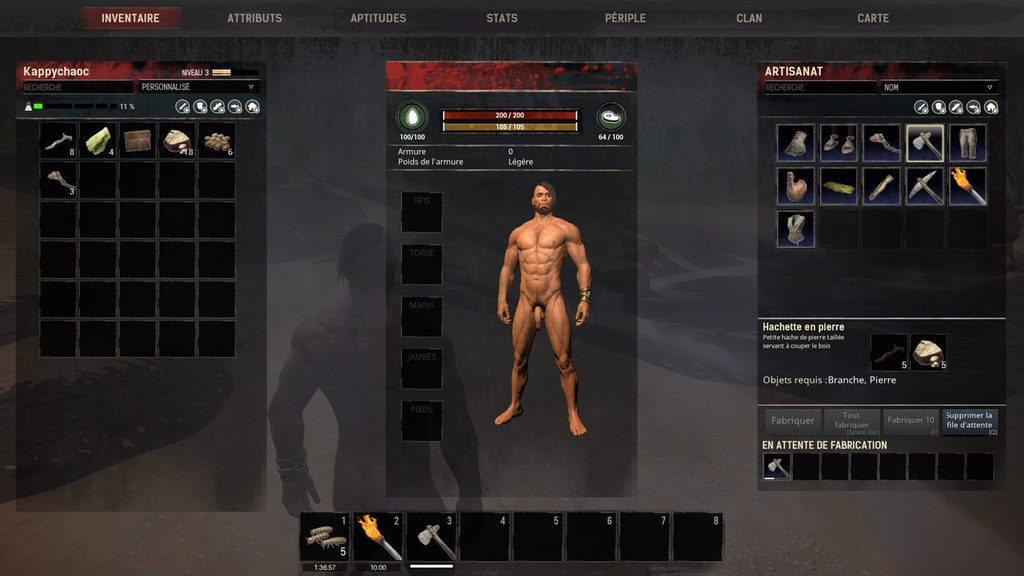Choose the stone pickaxe recipe
Screen dimensions: 1024x576
925,186
